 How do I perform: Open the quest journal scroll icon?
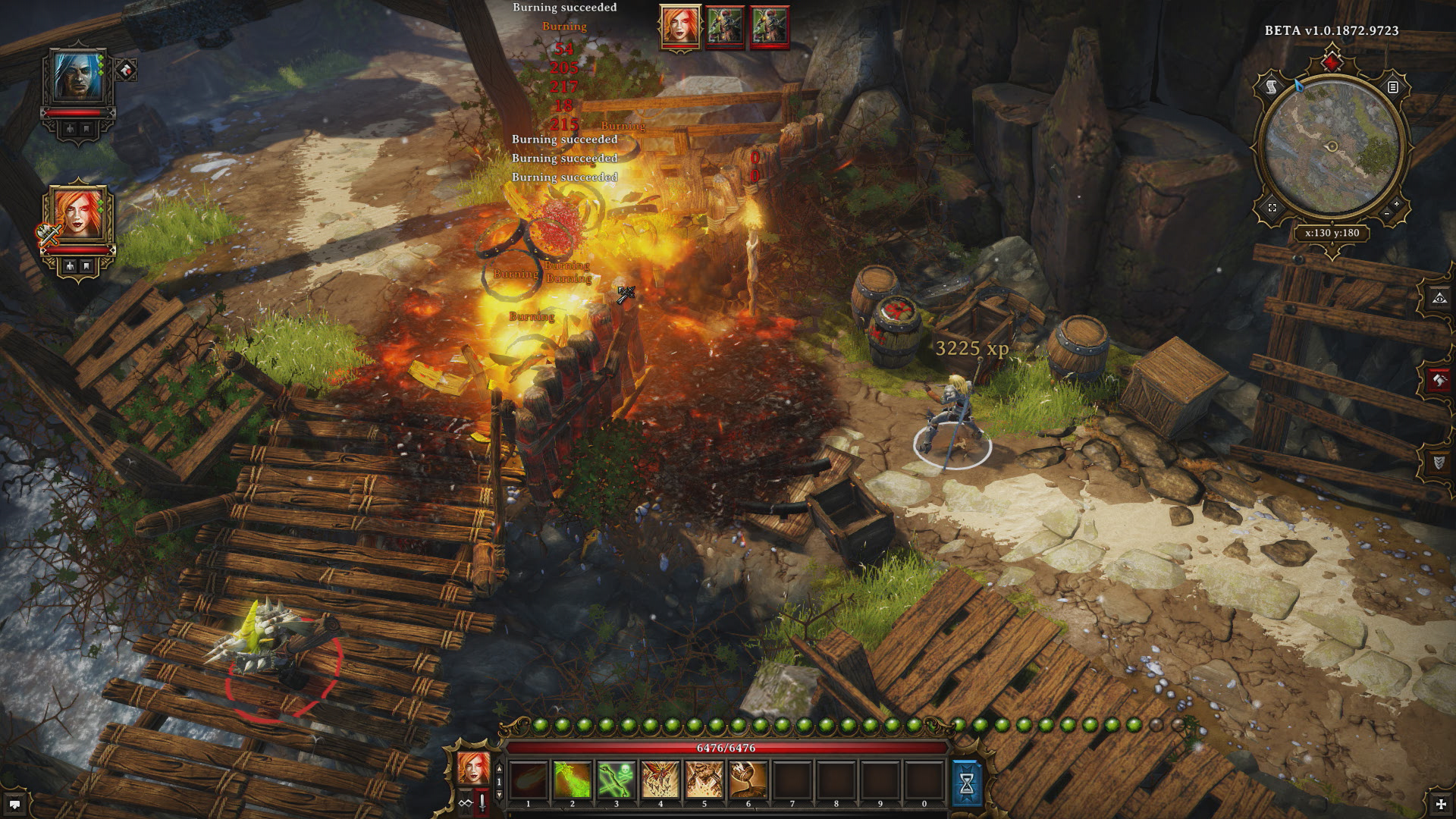(1272, 87)
